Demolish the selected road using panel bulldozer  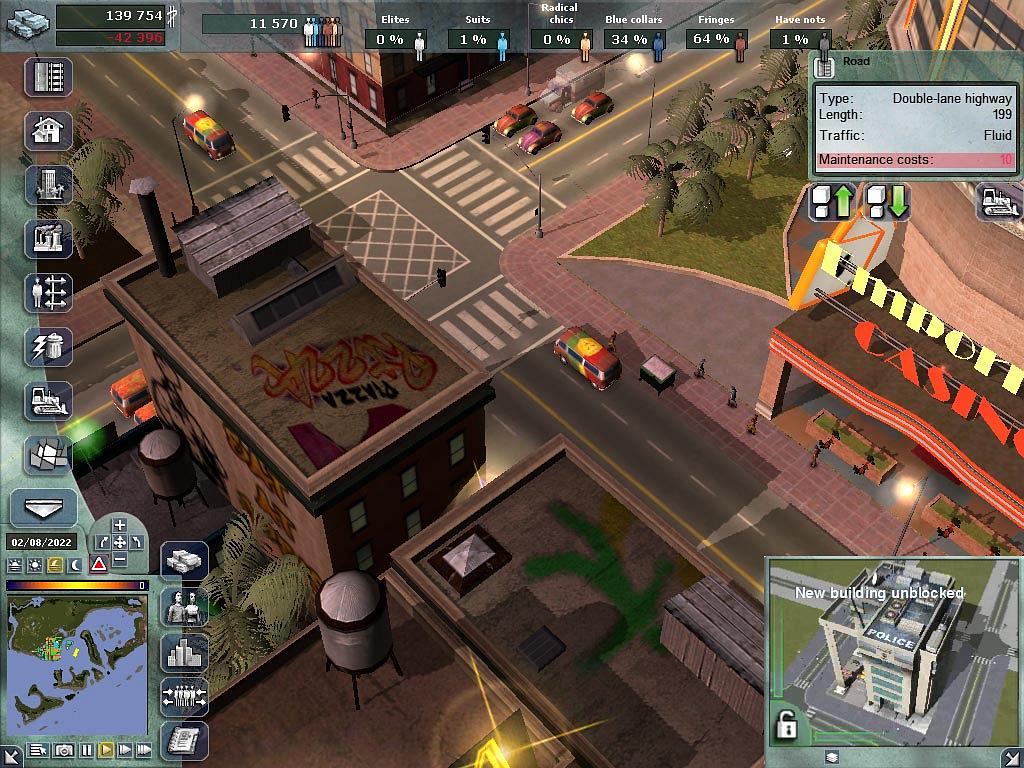[x=997, y=203]
